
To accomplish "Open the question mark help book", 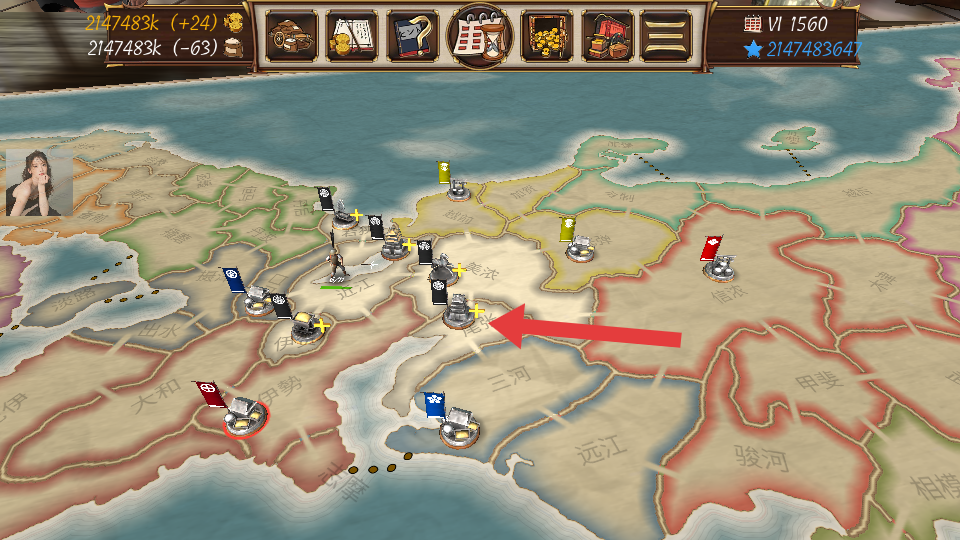I will (x=412, y=37).
